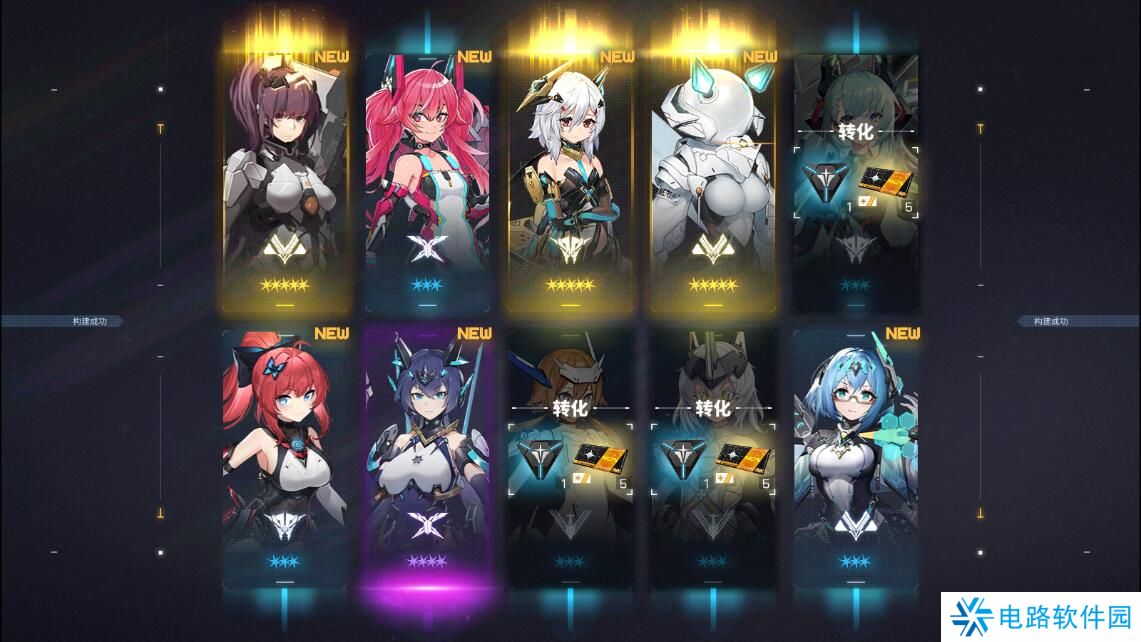Click the green-haired converted character card
1141x642 pixels.
(x=856, y=180)
